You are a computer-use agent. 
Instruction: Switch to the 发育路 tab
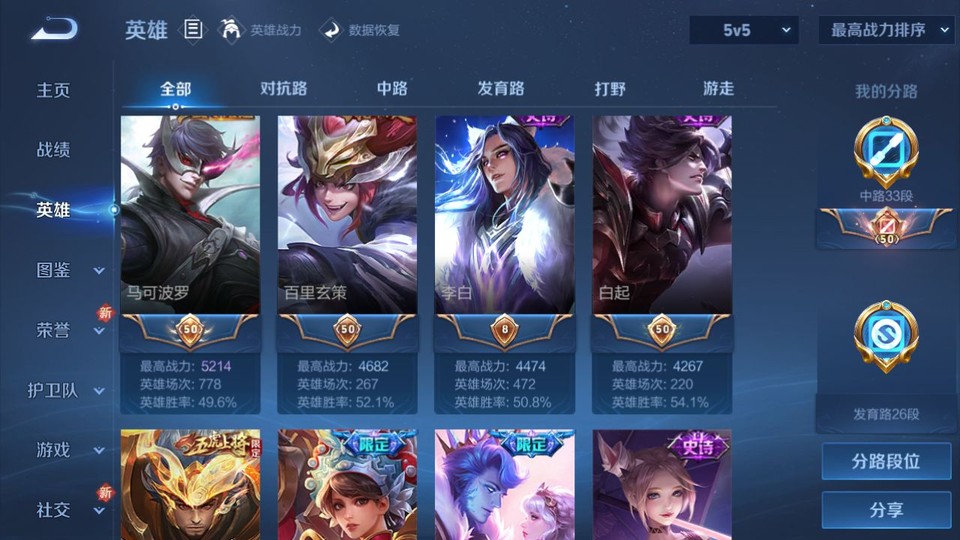[501, 89]
